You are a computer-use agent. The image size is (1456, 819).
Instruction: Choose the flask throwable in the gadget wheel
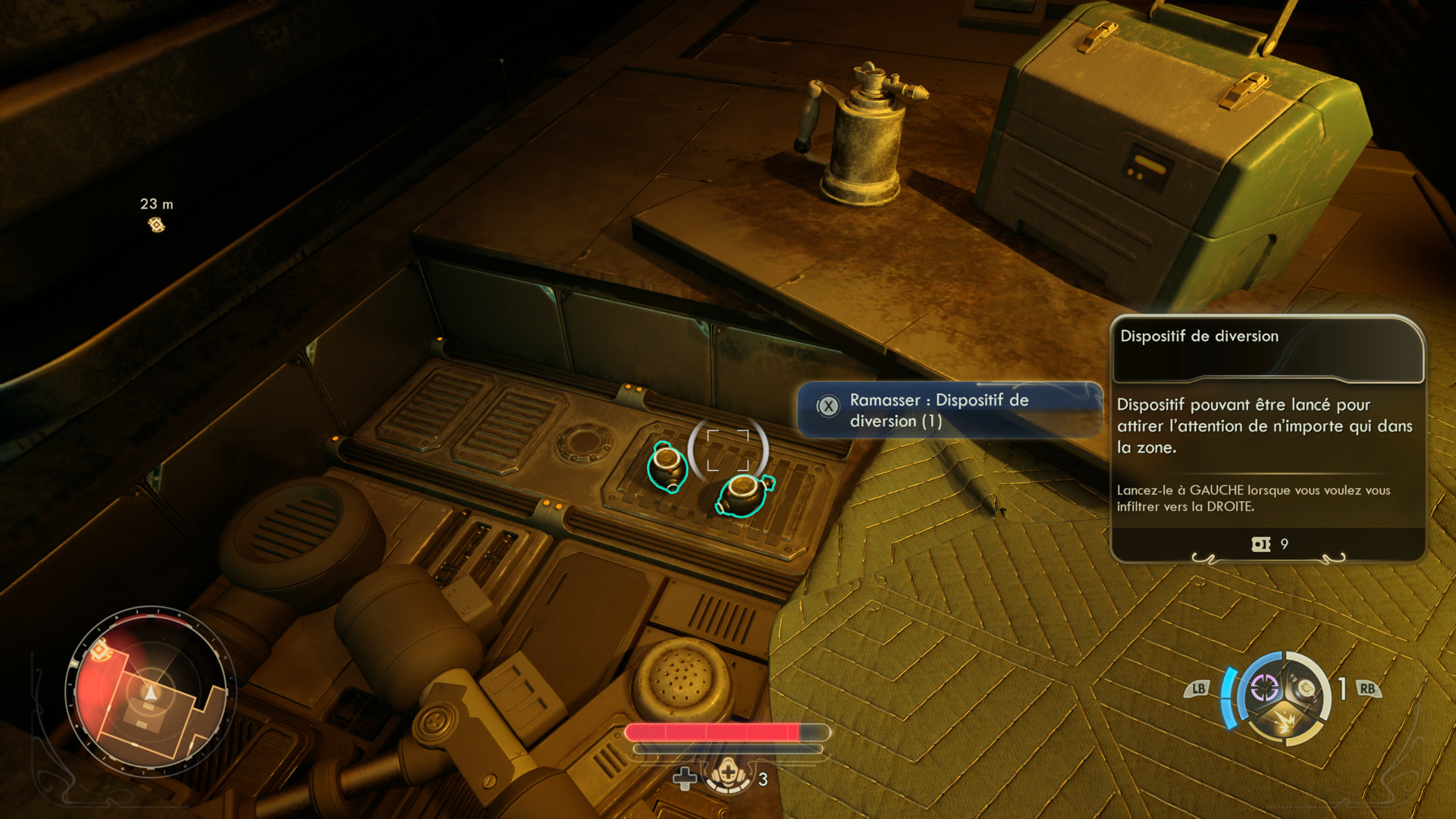[x=1306, y=688]
